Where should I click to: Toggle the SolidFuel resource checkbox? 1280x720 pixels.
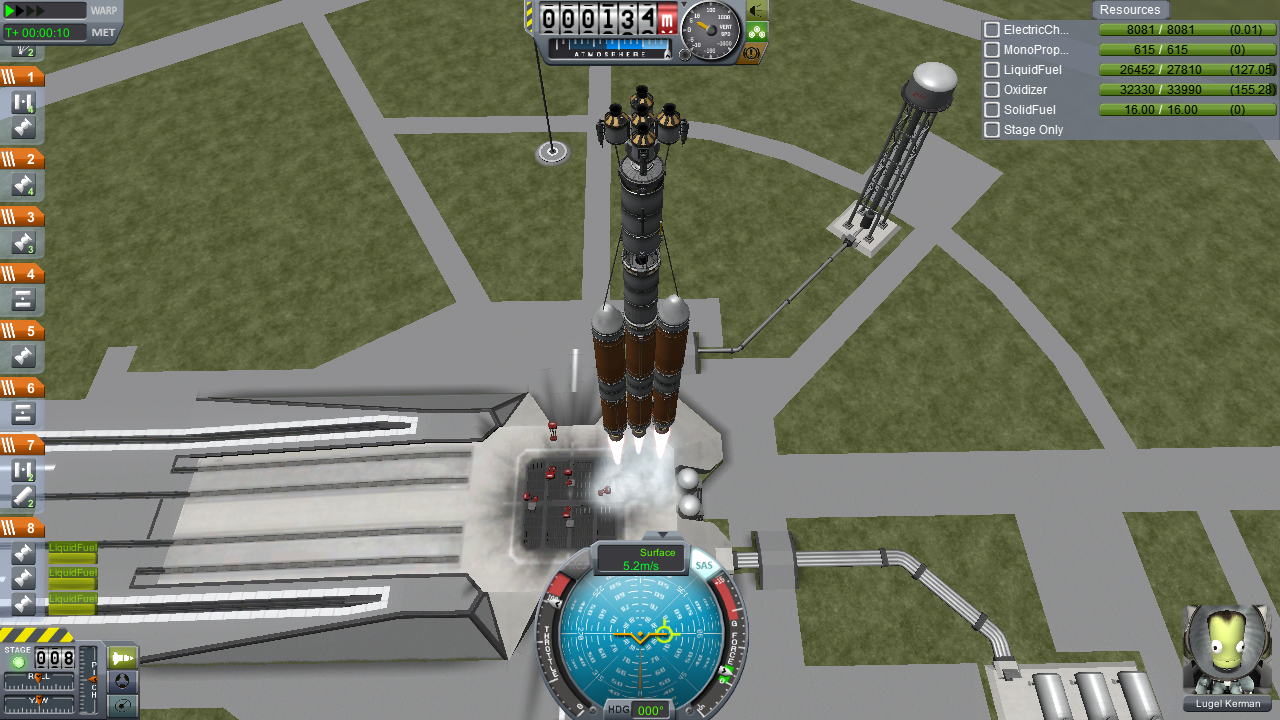(992, 110)
